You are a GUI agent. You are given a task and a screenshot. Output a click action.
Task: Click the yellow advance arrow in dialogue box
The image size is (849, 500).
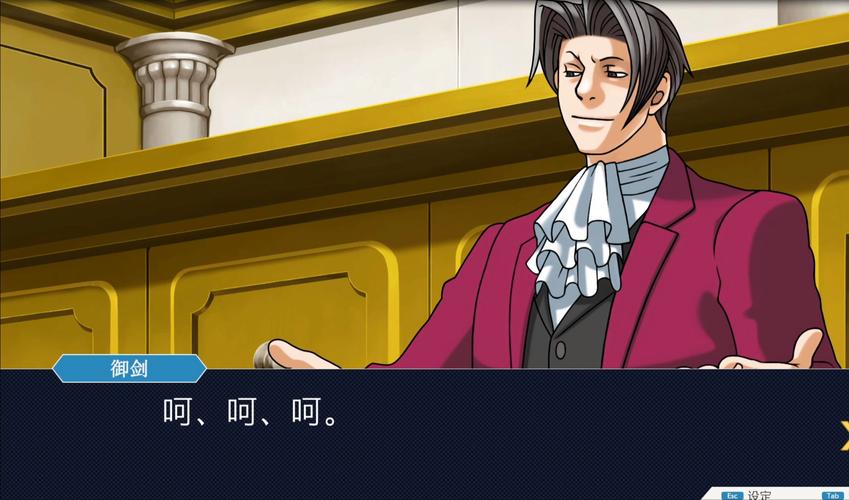tap(843, 434)
